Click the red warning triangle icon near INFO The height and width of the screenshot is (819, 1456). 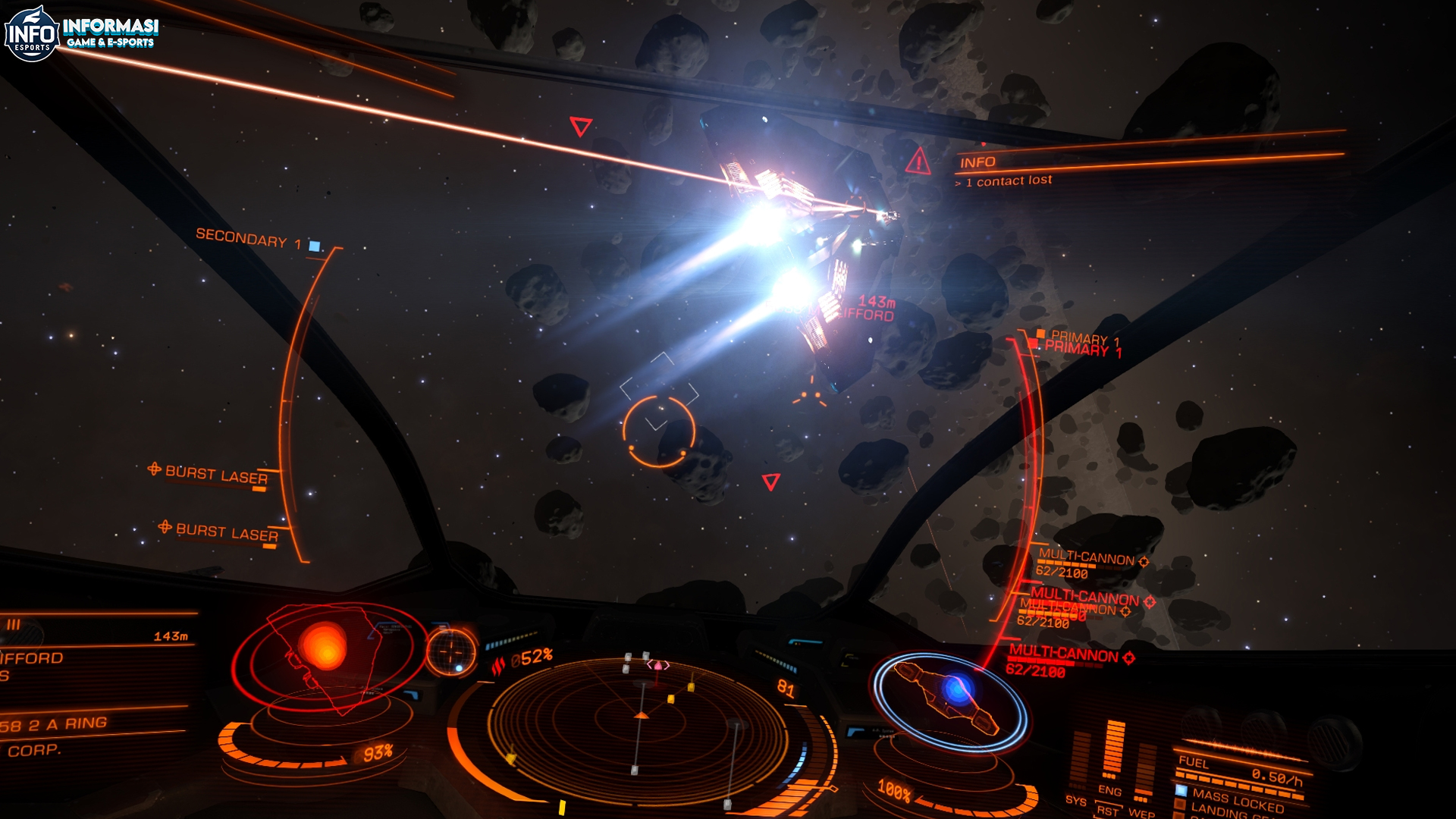919,162
